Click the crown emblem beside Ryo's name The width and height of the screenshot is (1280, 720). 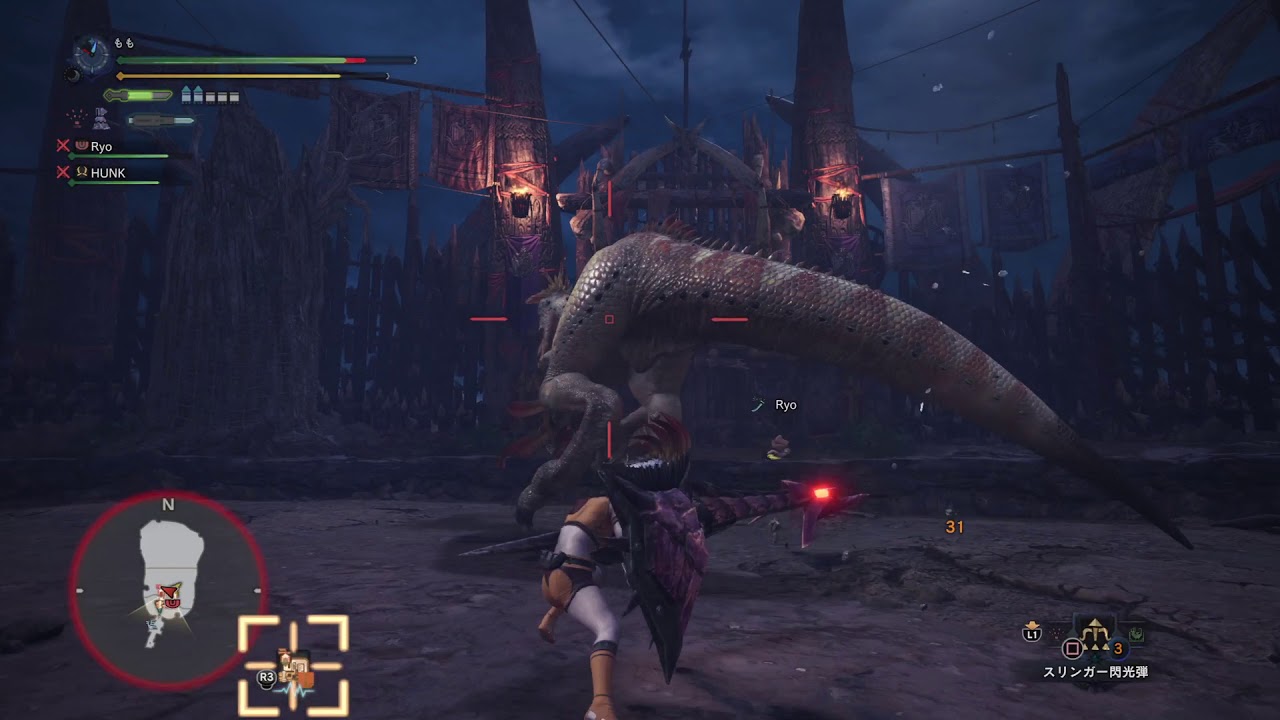81,146
